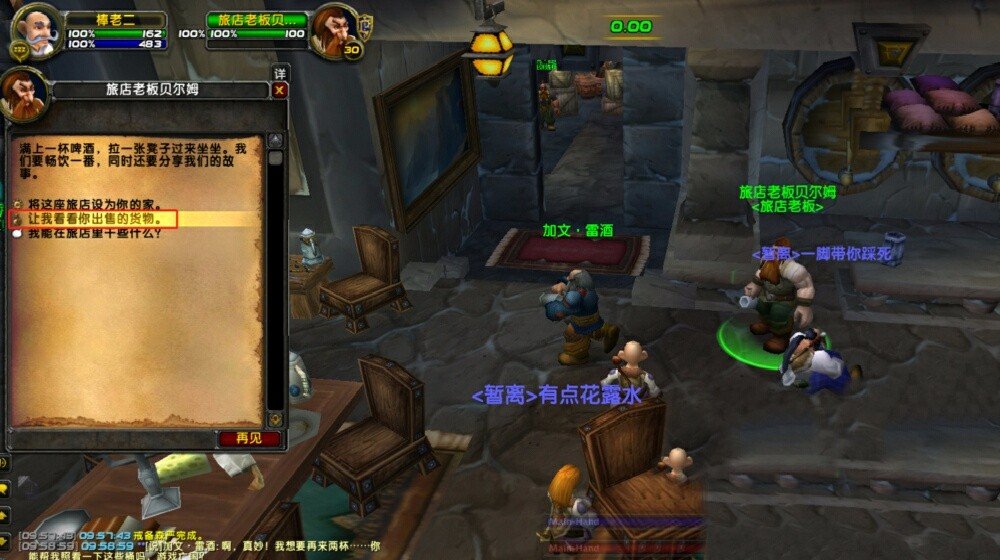The width and height of the screenshot is (1000, 560).
Task: Close the innkeeper dialogue with the X
Action: 279,90
